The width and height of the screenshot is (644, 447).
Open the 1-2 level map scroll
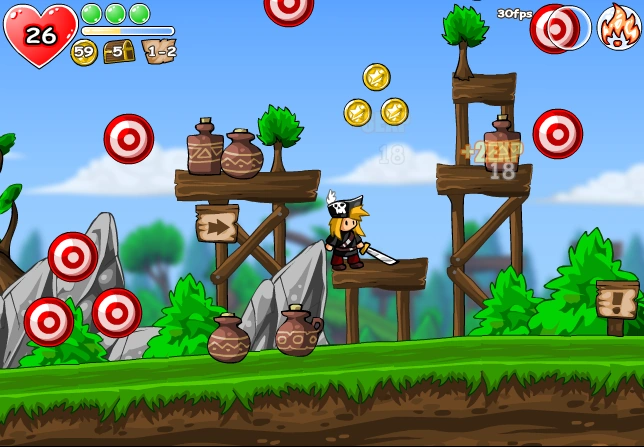pyautogui.click(x=159, y=51)
